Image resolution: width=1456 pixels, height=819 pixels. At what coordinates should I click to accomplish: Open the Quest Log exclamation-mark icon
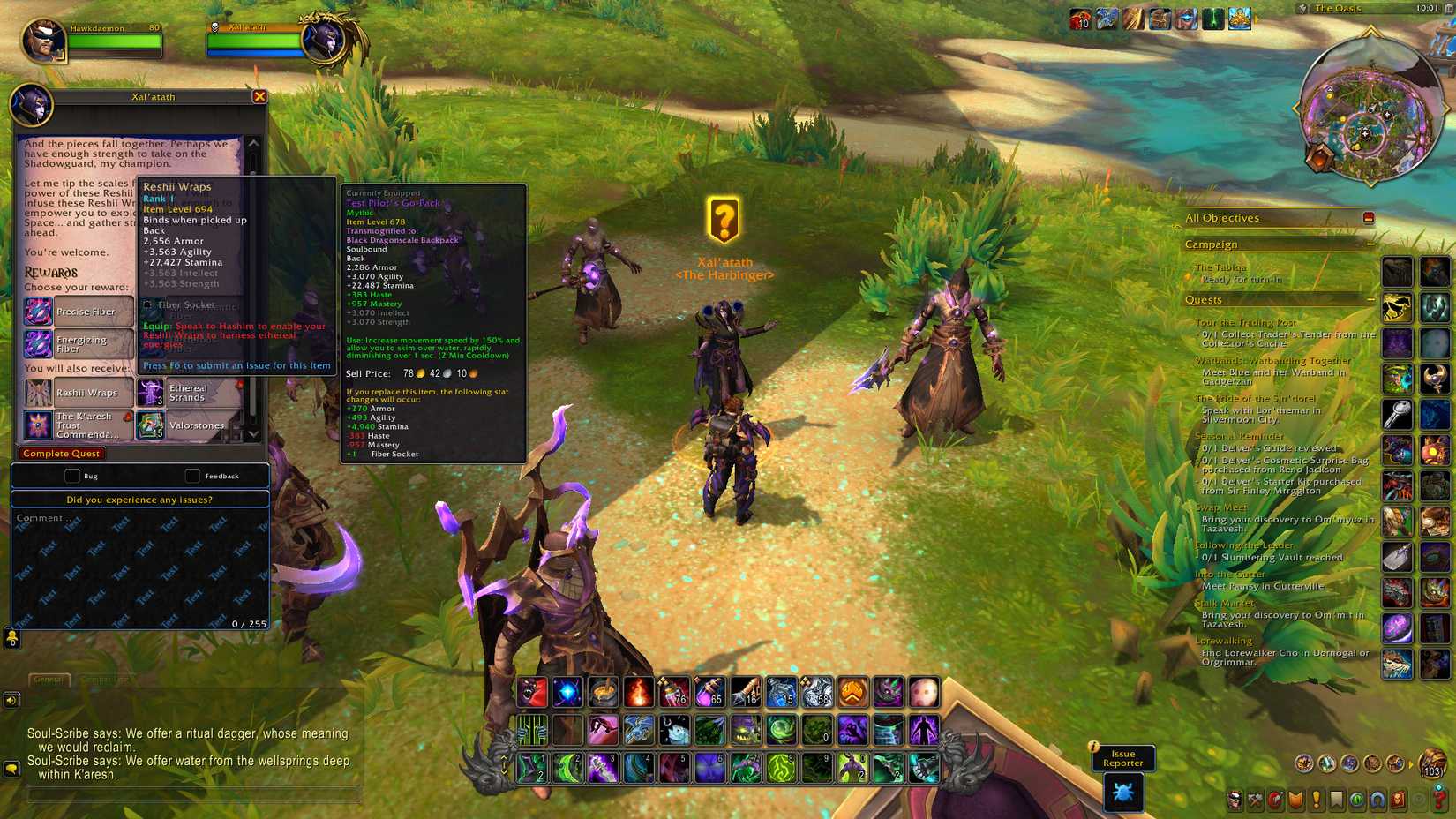tap(1317, 802)
